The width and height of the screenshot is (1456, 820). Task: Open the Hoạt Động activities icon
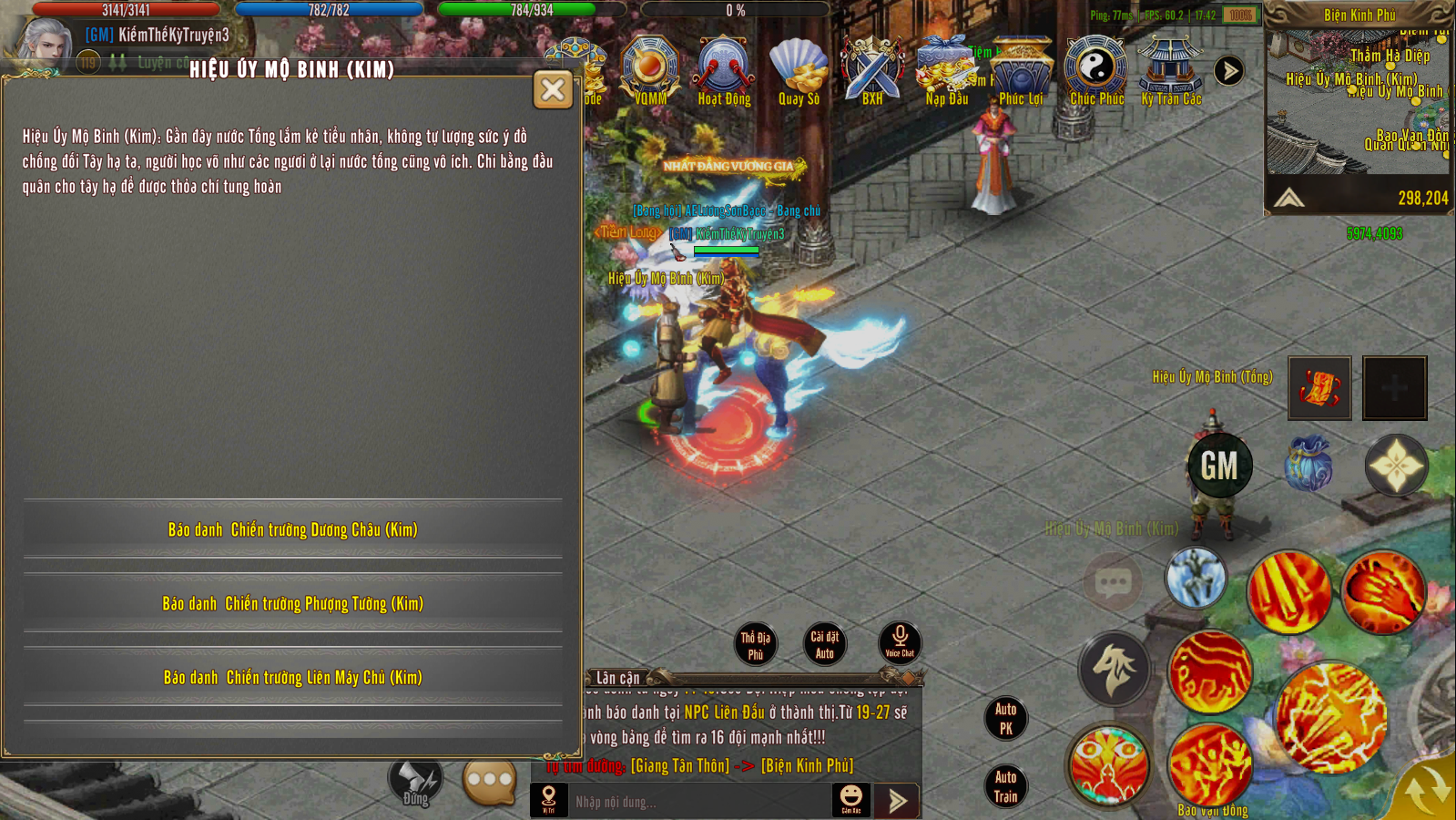click(724, 71)
